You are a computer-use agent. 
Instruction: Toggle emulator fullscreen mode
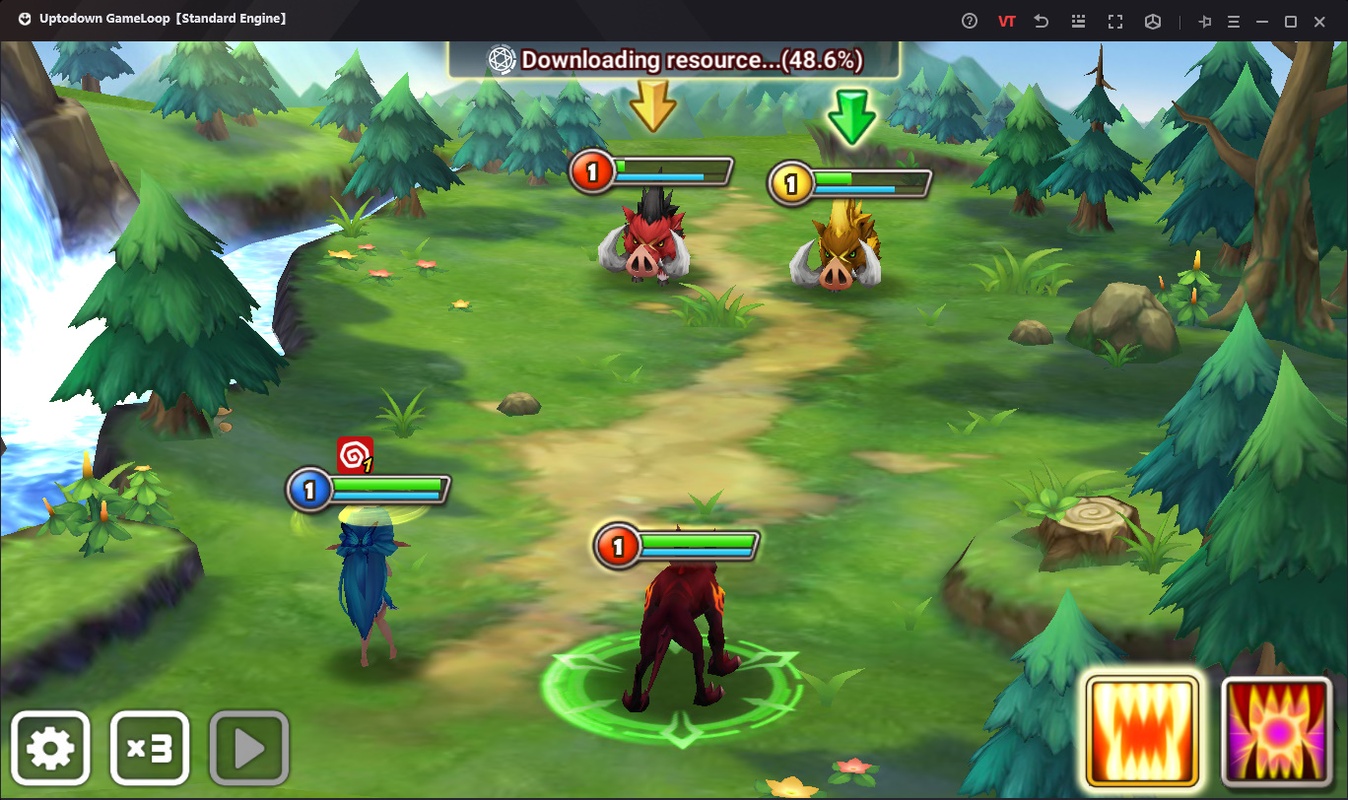pyautogui.click(x=1115, y=21)
